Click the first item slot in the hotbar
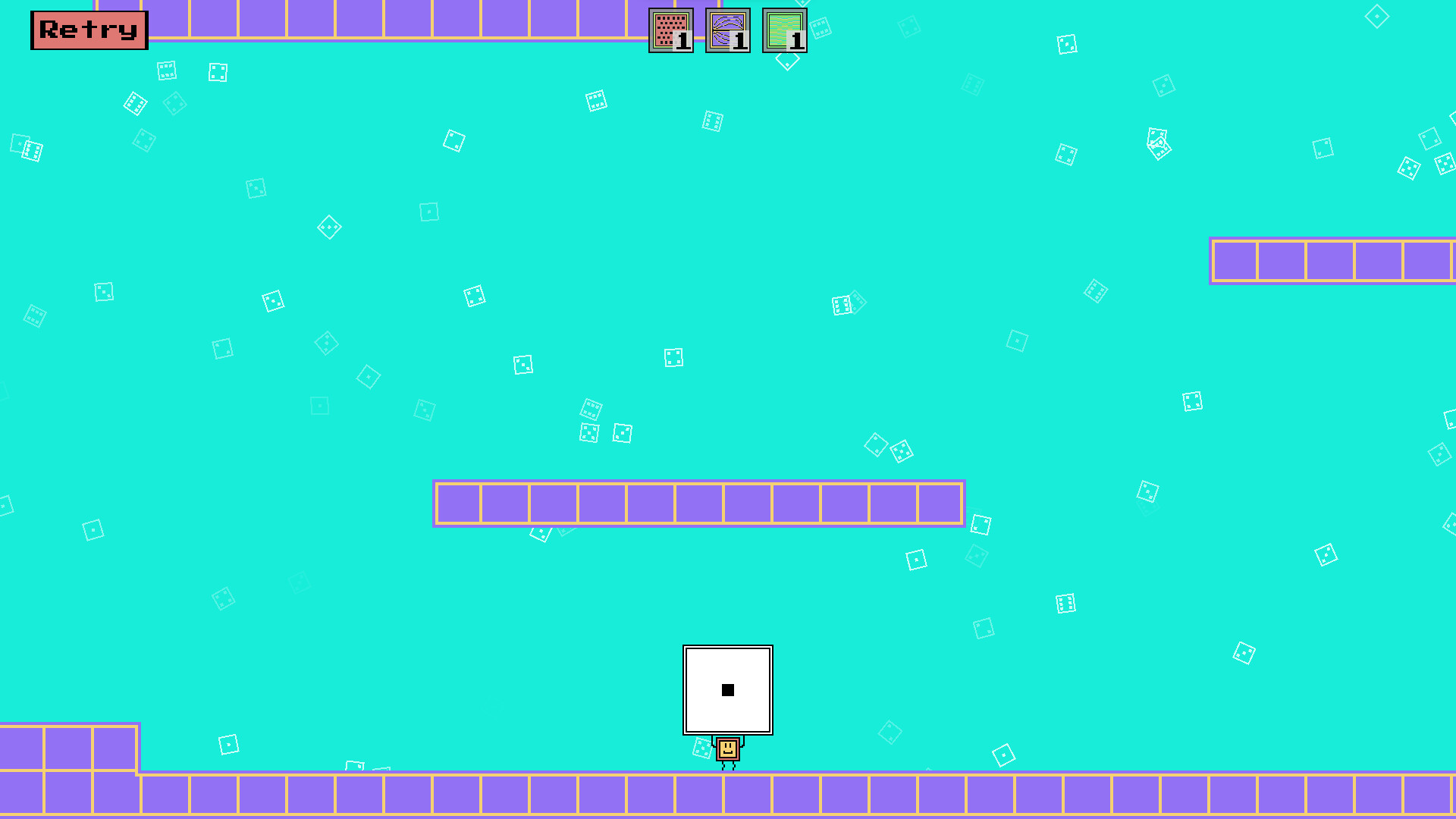Viewport: 1456px width, 819px height. click(x=670, y=31)
